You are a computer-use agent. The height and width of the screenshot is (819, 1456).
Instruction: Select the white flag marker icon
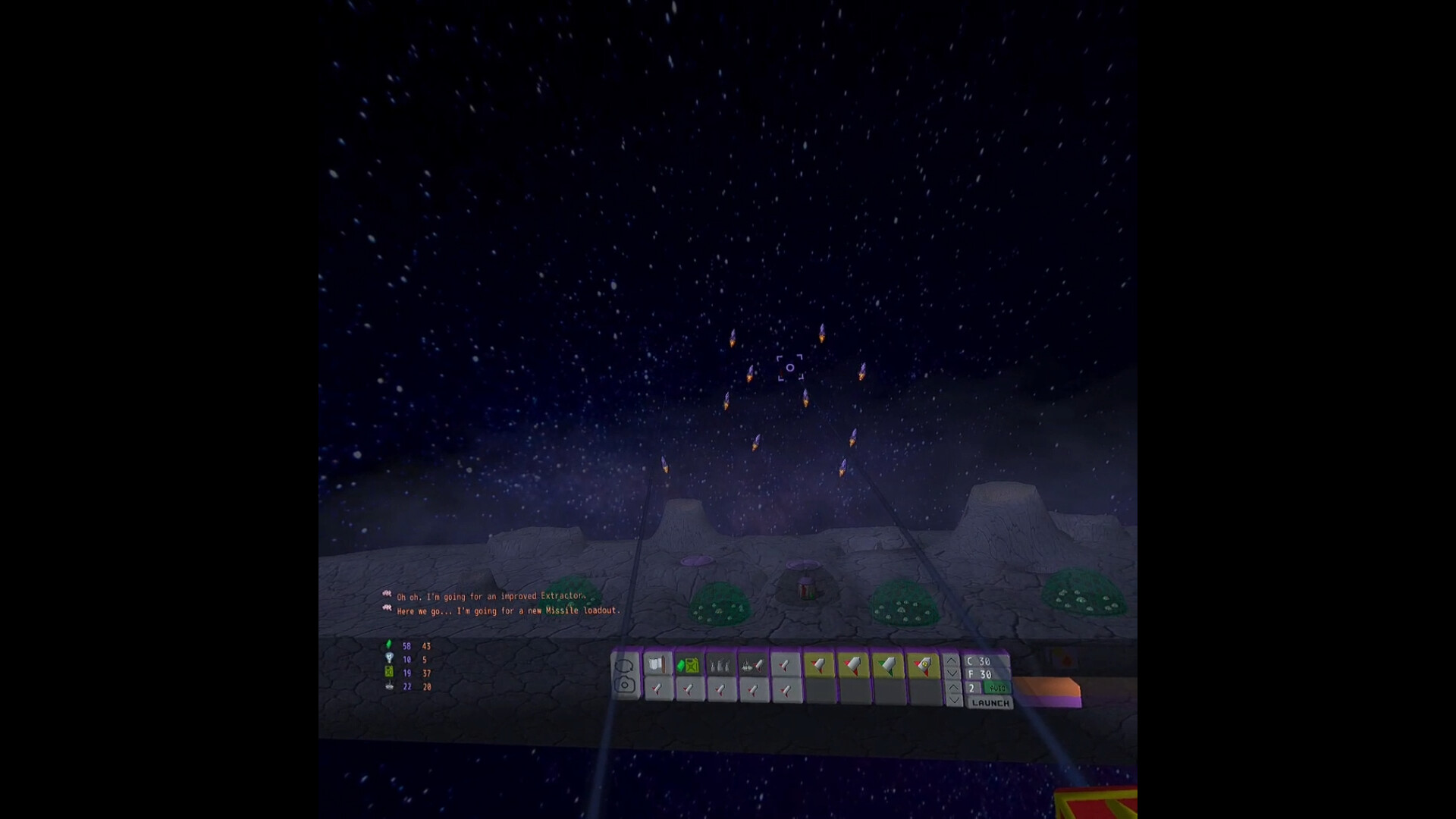(x=657, y=665)
